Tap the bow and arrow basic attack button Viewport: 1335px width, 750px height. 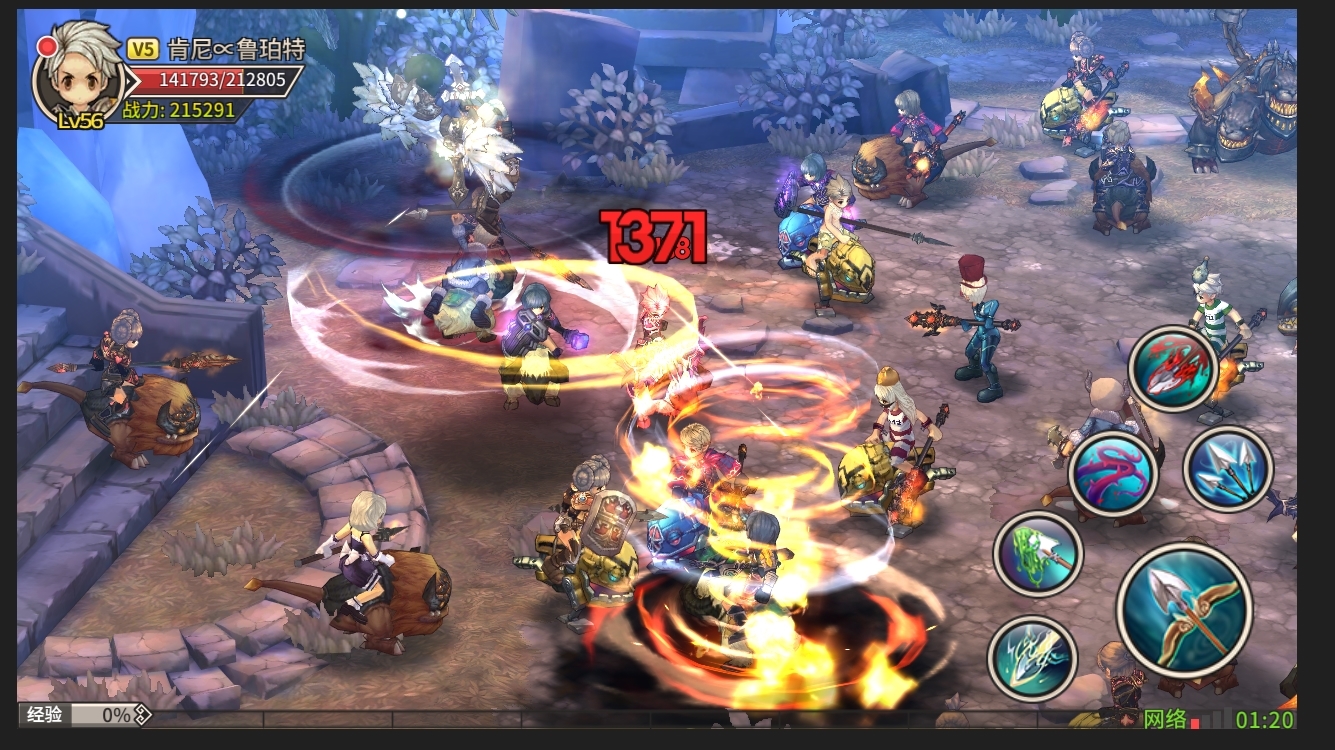[x=1184, y=609]
